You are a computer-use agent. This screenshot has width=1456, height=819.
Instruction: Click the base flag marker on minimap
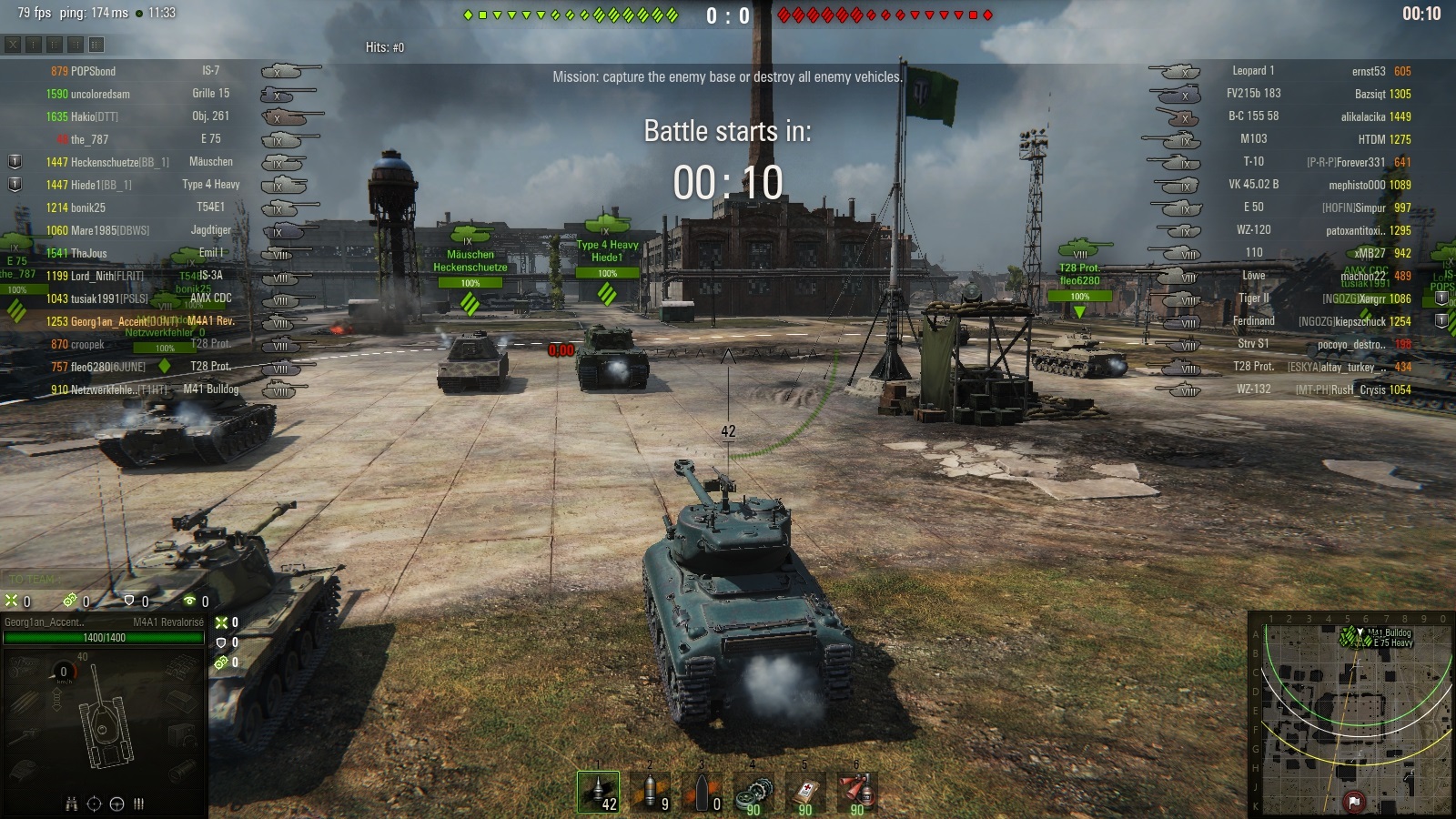tap(1354, 801)
